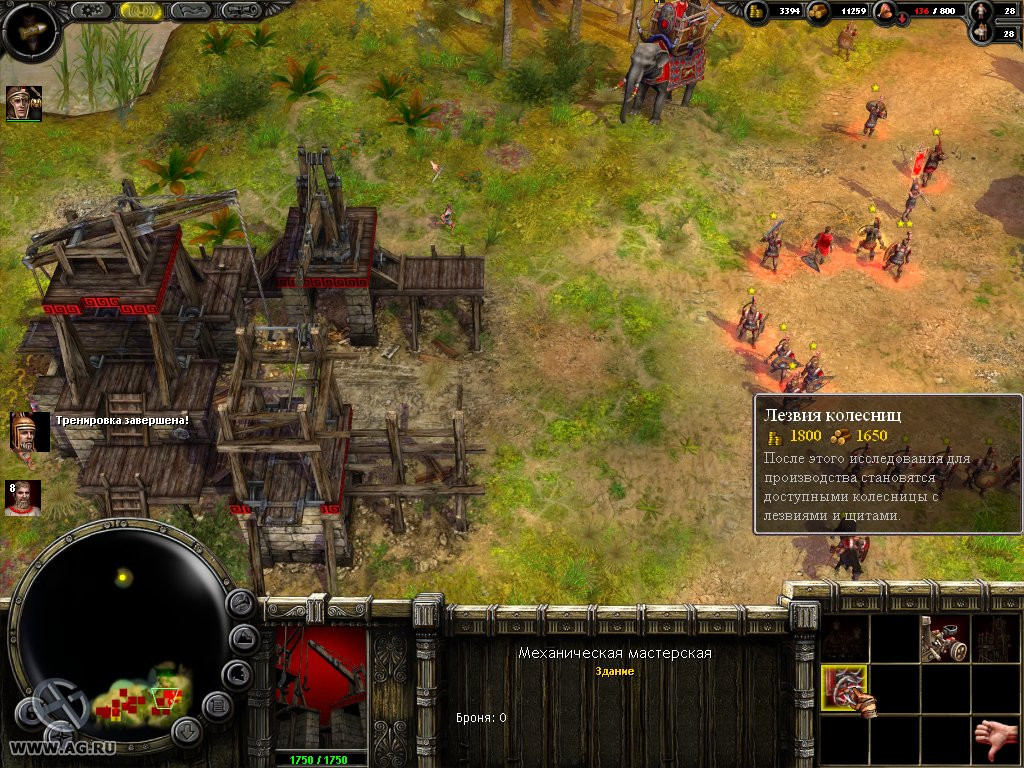Research the Chariot Blades upgrade
The height and width of the screenshot is (768, 1024).
[x=845, y=690]
